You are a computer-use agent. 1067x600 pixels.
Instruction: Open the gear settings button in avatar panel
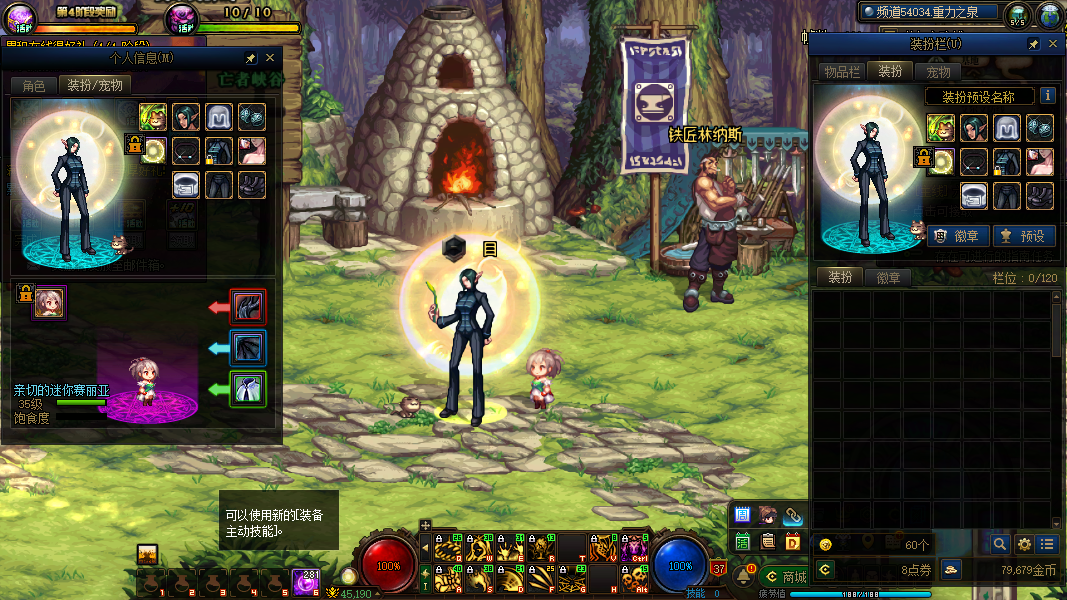pyautogui.click(x=1024, y=544)
